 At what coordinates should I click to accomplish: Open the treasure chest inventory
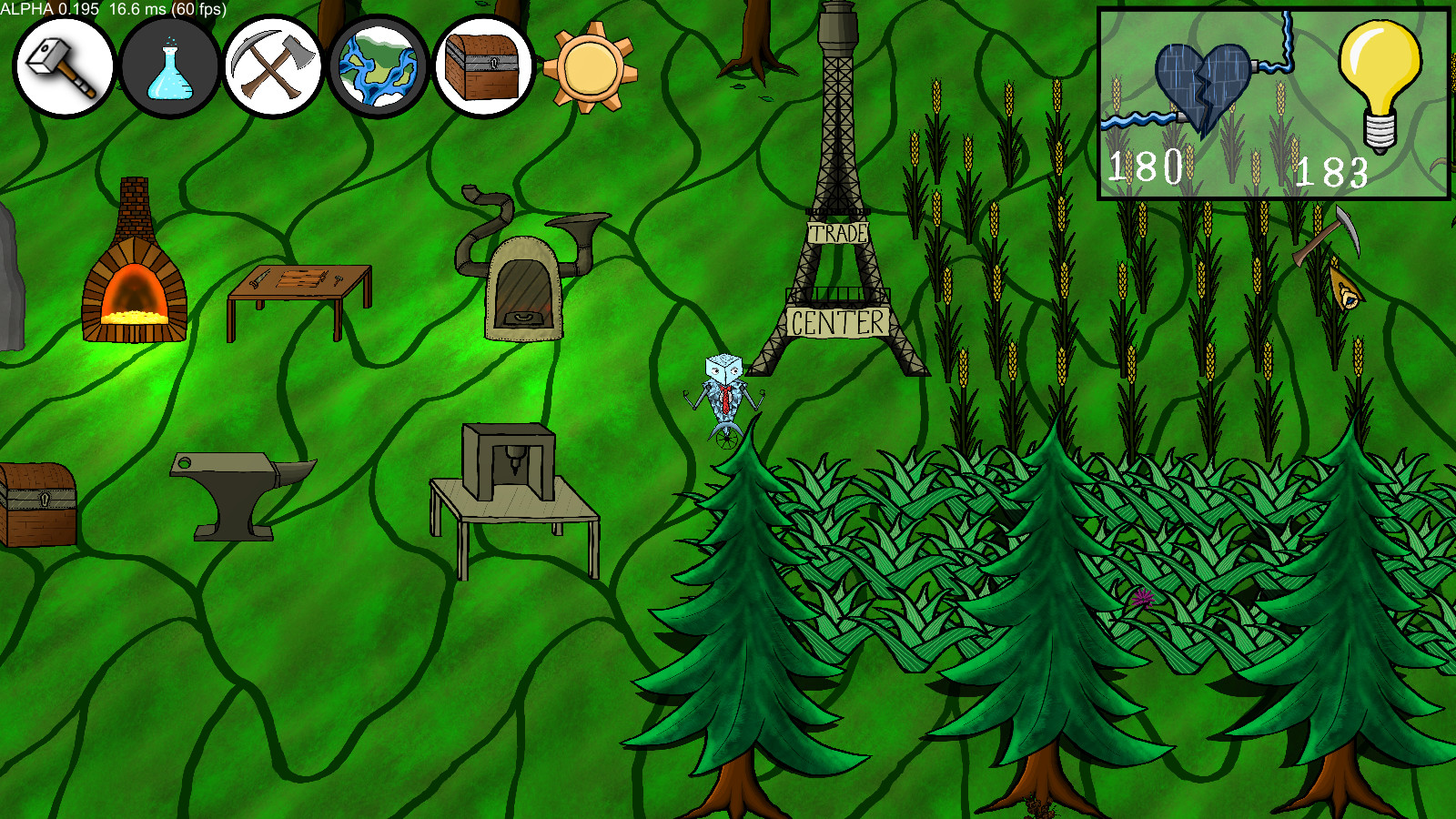coord(482,66)
